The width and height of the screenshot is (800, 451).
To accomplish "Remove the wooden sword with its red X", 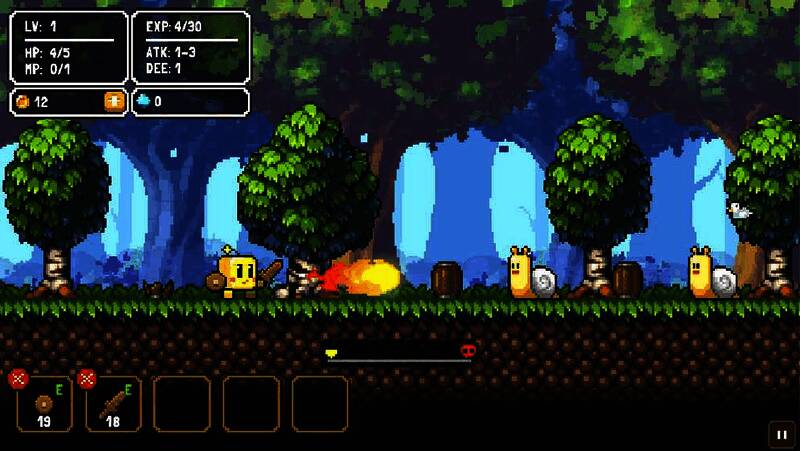I will tap(87, 378).
